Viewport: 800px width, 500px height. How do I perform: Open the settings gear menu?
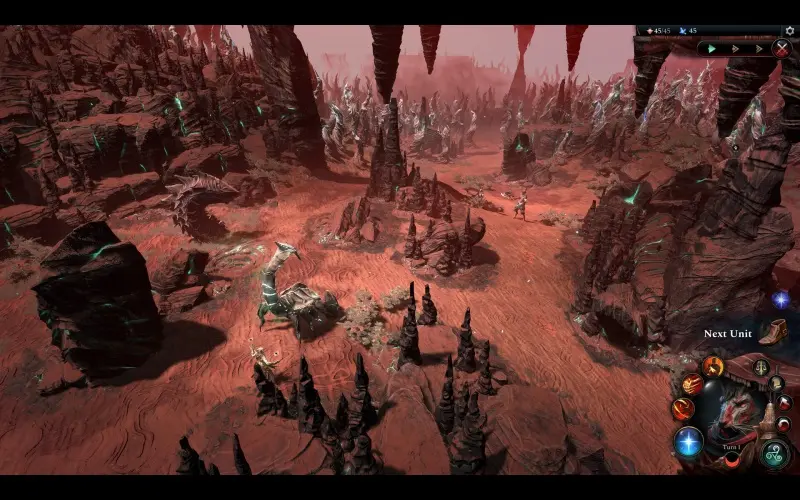coord(790,31)
